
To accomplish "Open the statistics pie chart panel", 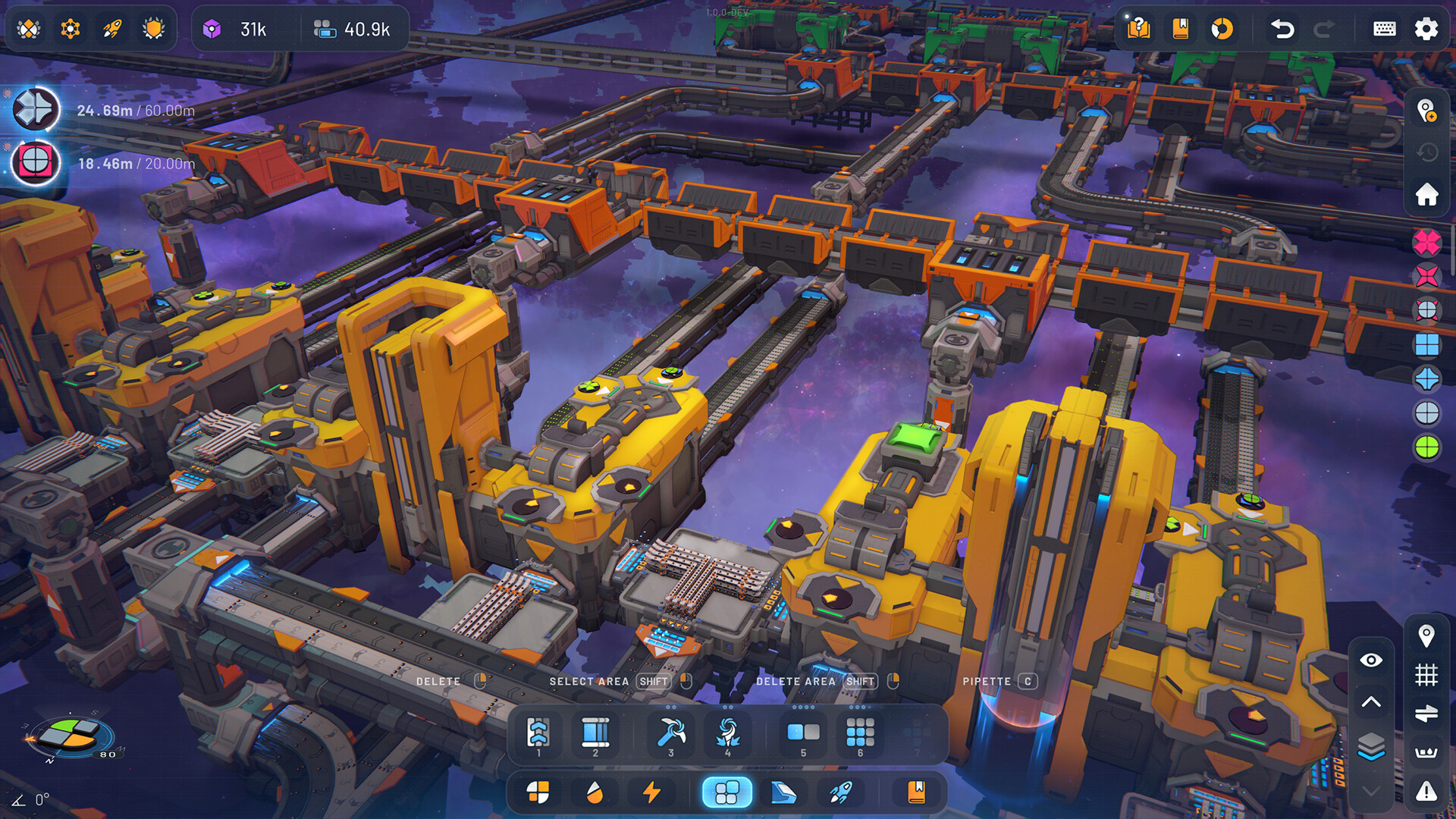I will (x=1222, y=29).
